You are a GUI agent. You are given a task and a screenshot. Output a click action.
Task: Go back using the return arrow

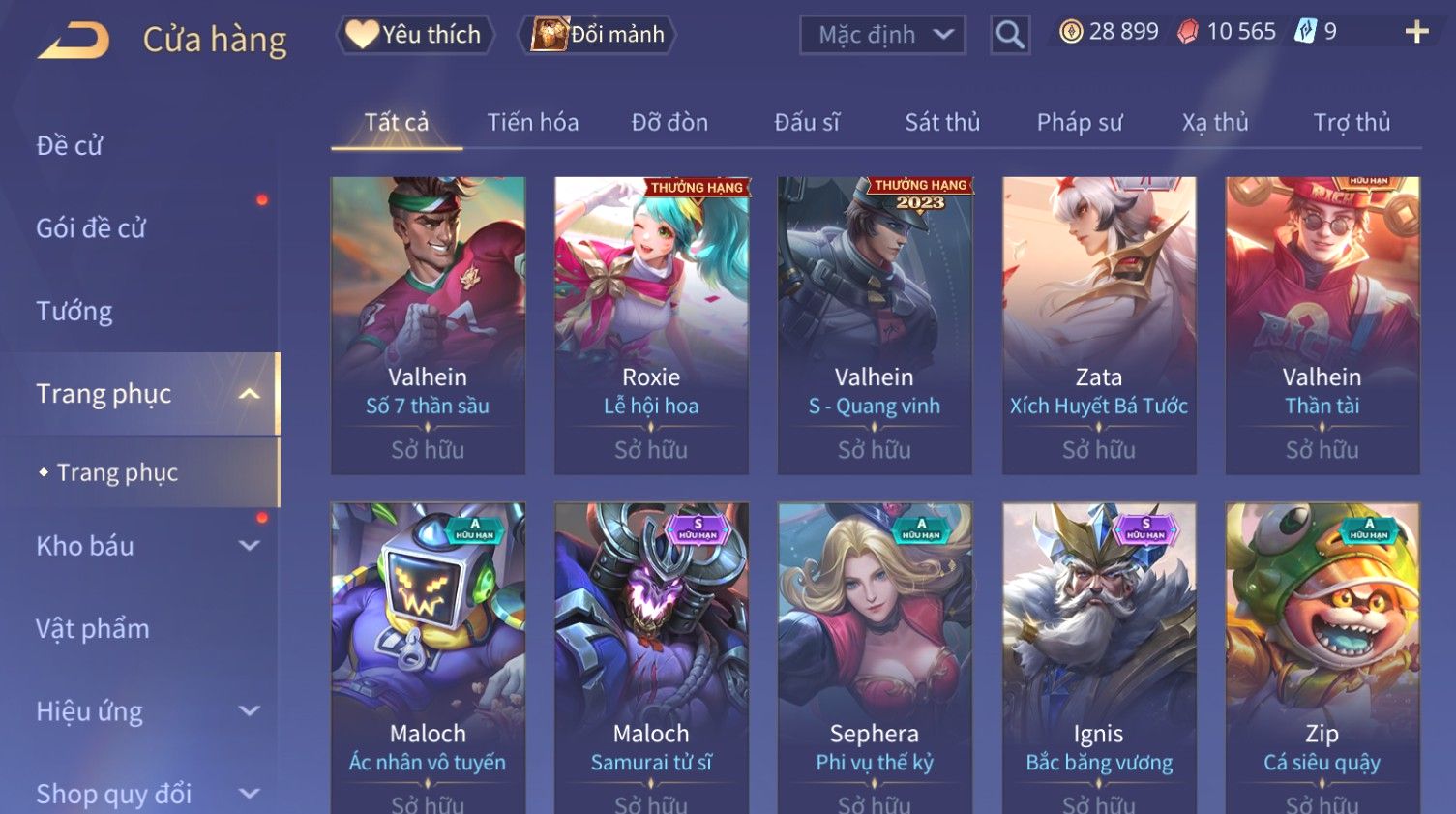[x=74, y=41]
